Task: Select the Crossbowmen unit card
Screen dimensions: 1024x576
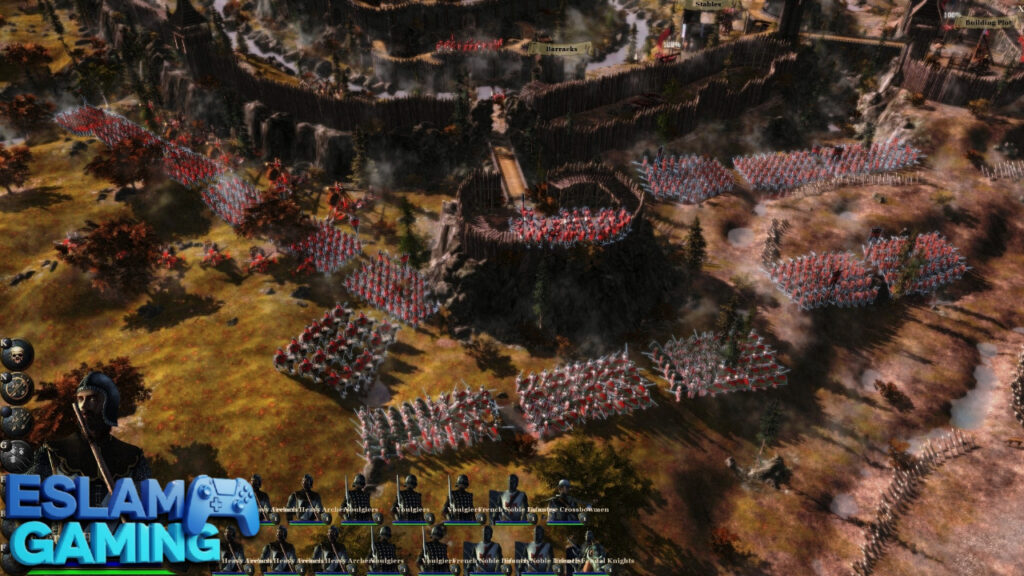Action: (566, 498)
